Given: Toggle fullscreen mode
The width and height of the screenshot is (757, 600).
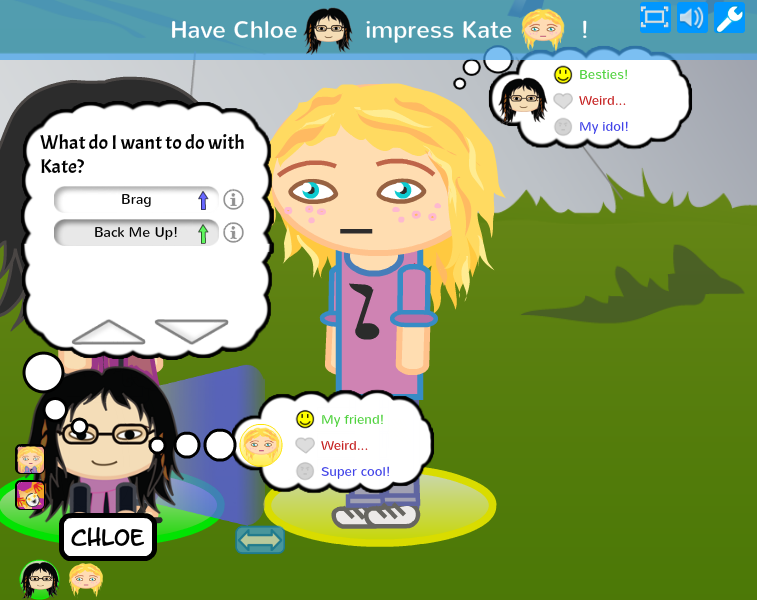Looking at the screenshot, I should 655,17.
